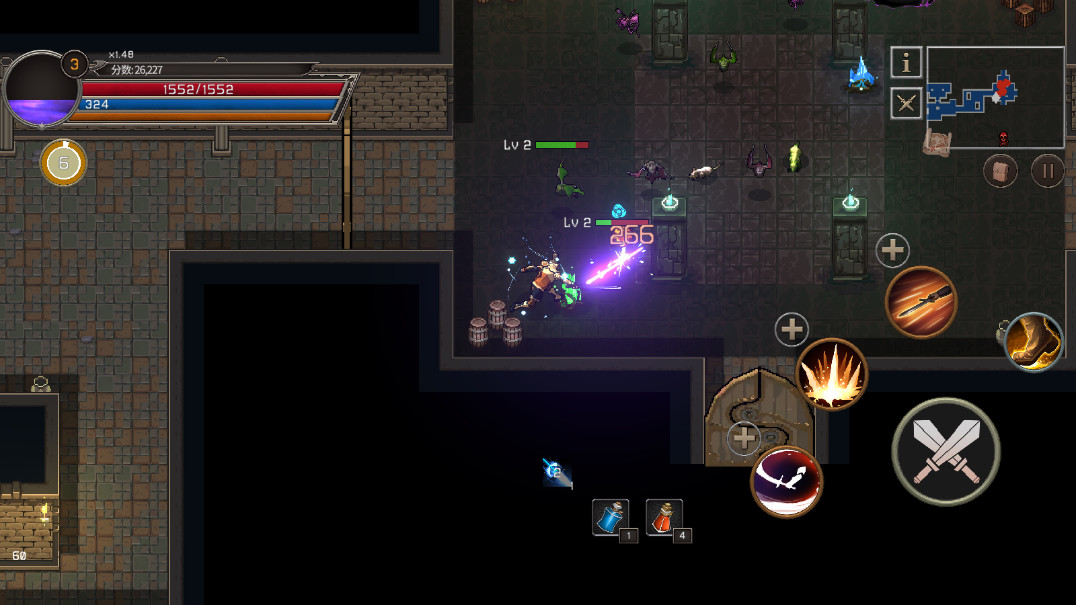Select the round timer icon showing 5
Image resolution: width=1076 pixels, height=605 pixels.
[x=63, y=162]
